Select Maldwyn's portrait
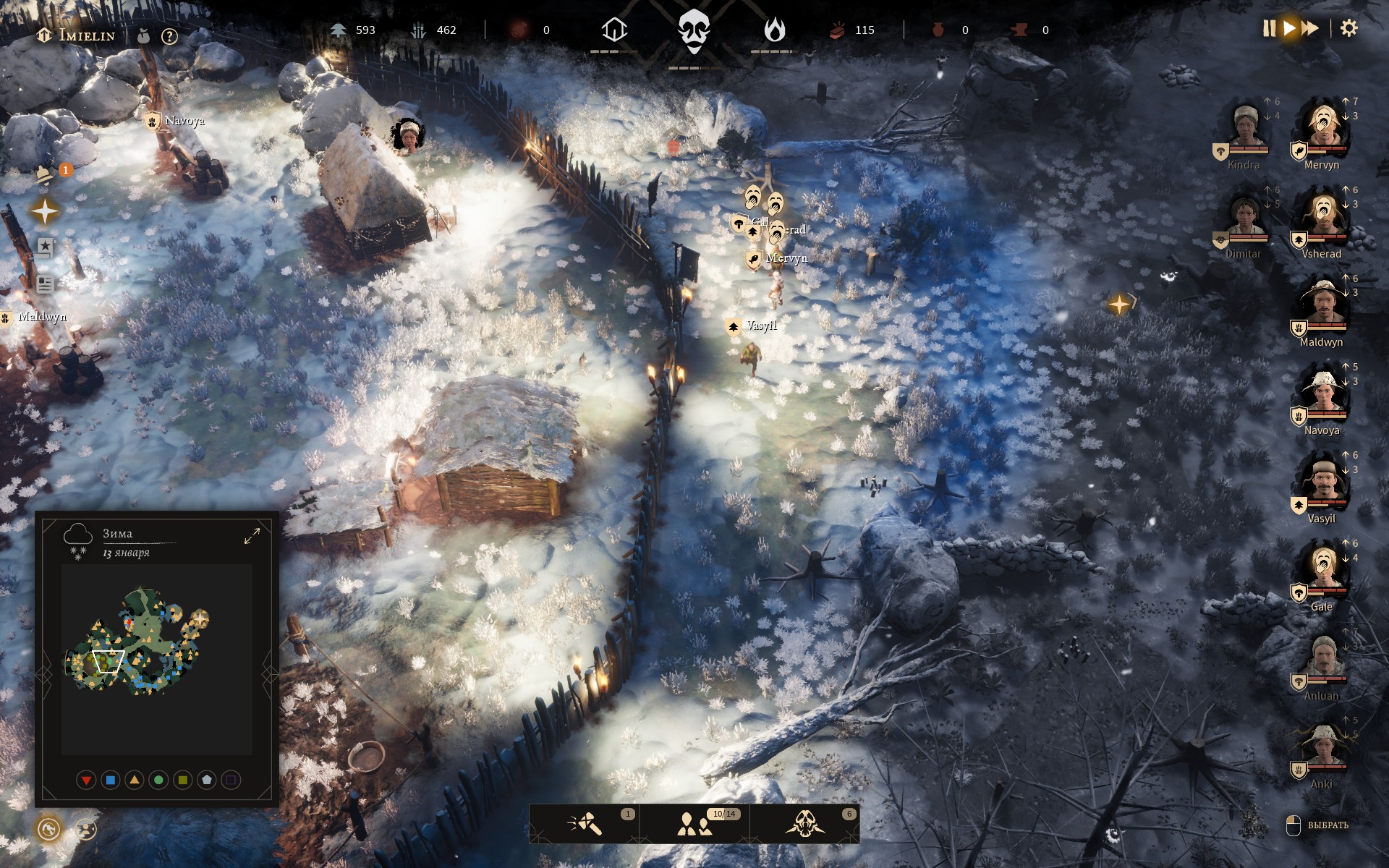Screen dimensions: 1389x868 point(1323,304)
